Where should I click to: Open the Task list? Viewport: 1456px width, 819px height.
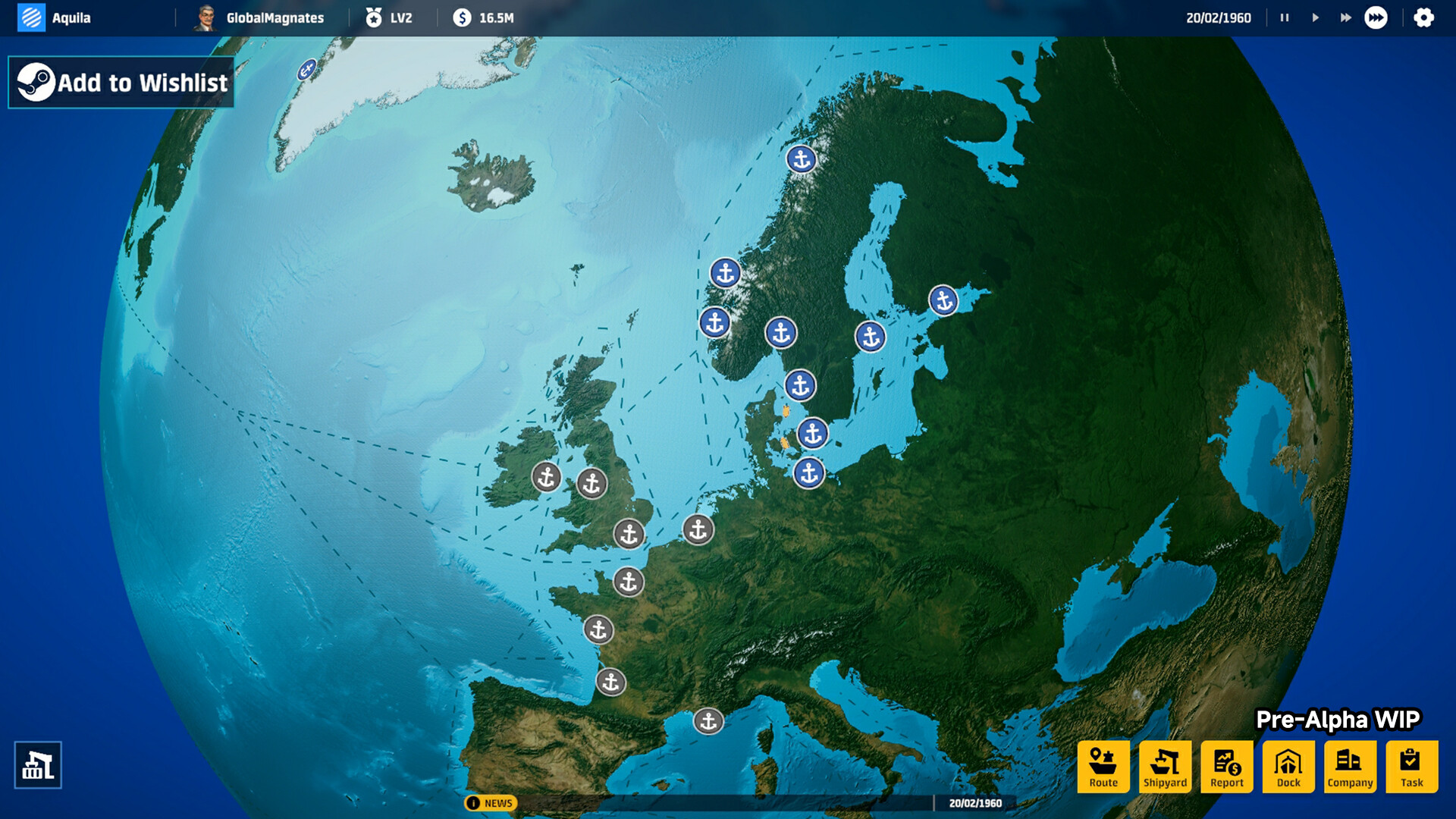point(1411,766)
